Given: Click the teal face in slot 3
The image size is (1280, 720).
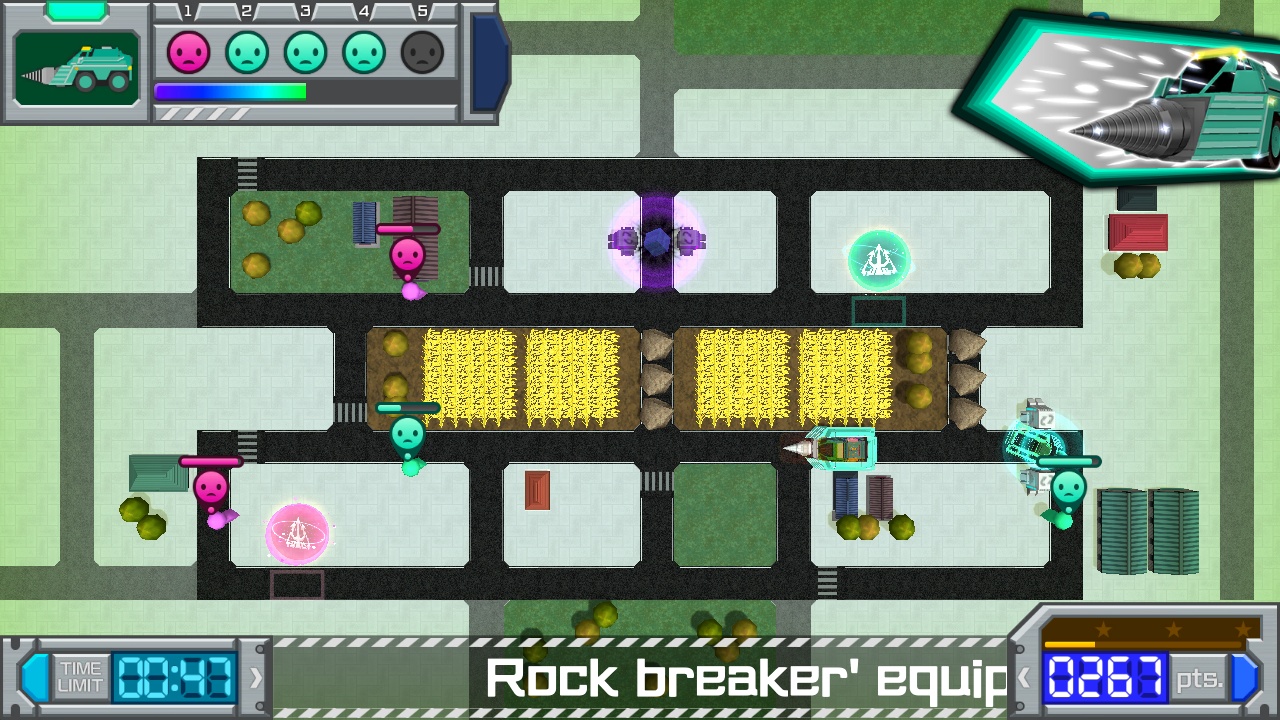Looking at the screenshot, I should click(x=305, y=52).
